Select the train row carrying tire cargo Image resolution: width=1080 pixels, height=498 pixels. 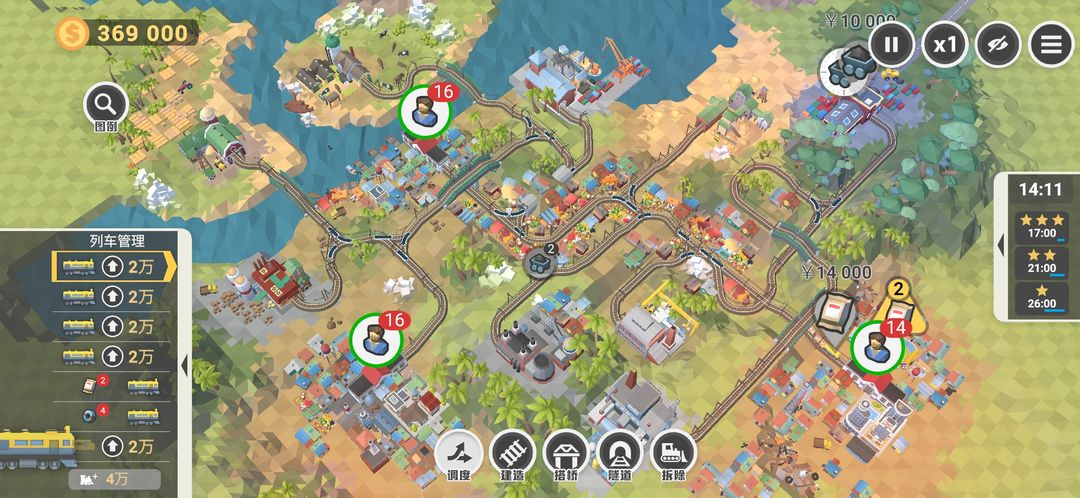click(112, 415)
